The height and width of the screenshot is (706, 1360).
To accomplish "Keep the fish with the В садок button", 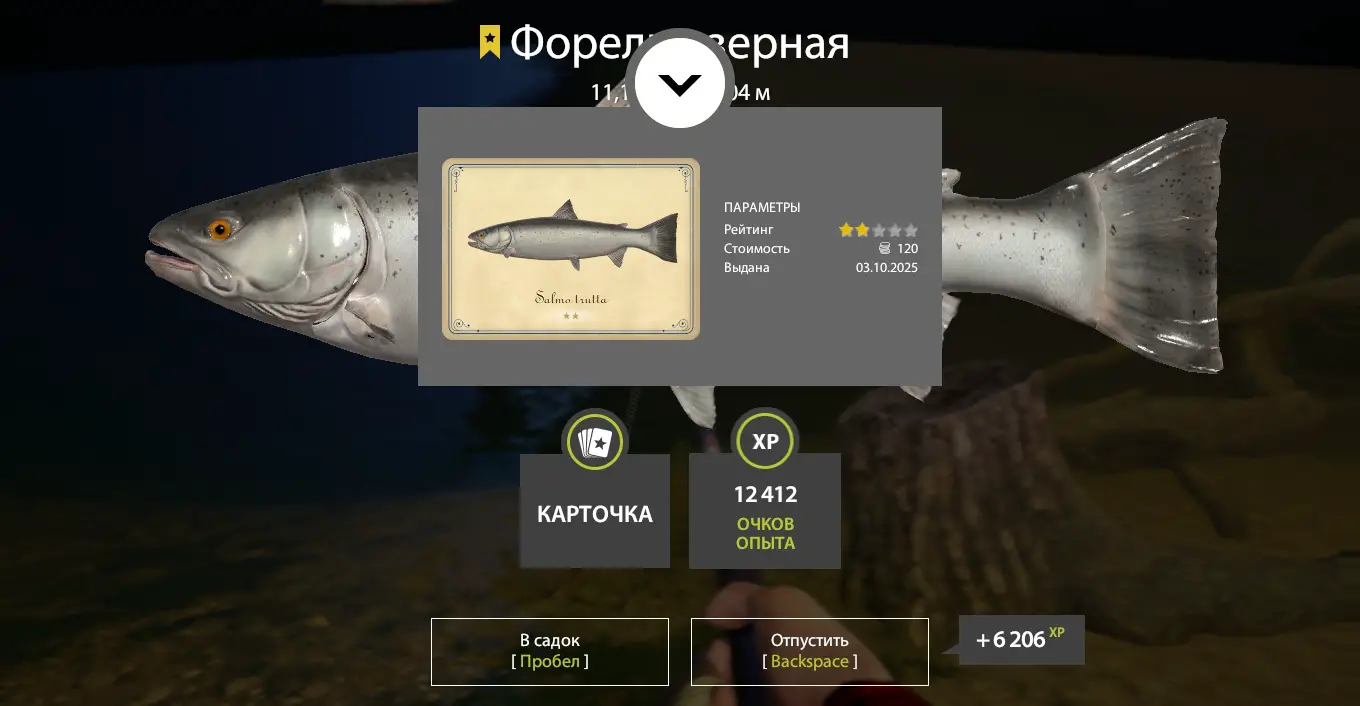I will coord(549,651).
